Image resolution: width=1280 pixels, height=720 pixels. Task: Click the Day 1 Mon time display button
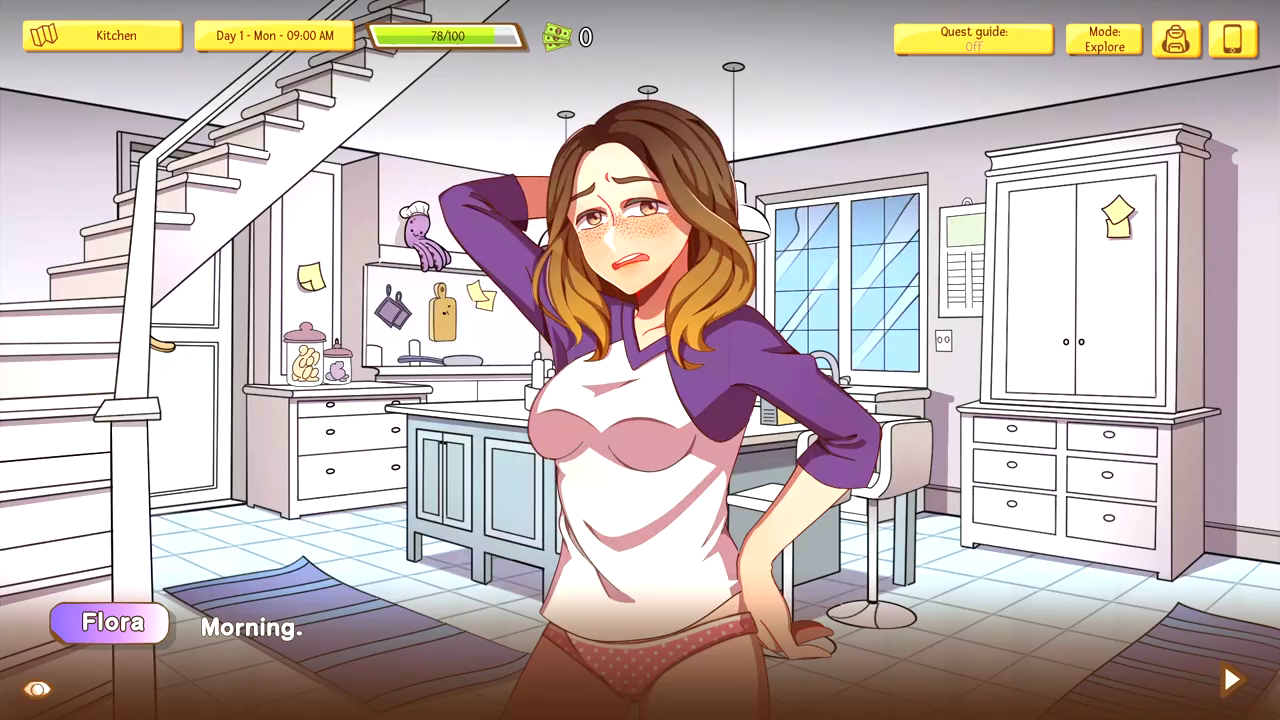(x=274, y=36)
